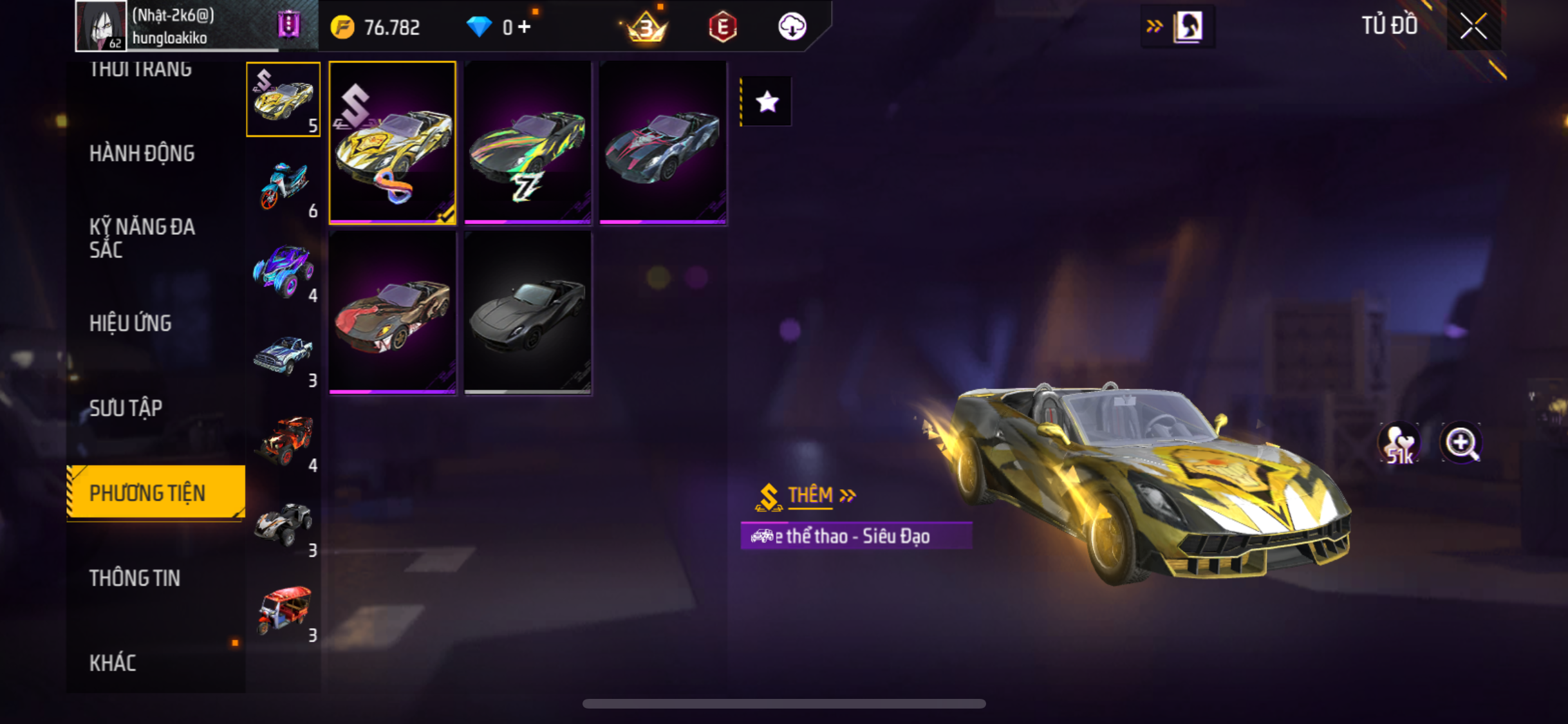The image size is (1568, 724).
Task: Toggle the star favorites filter
Action: point(767,102)
